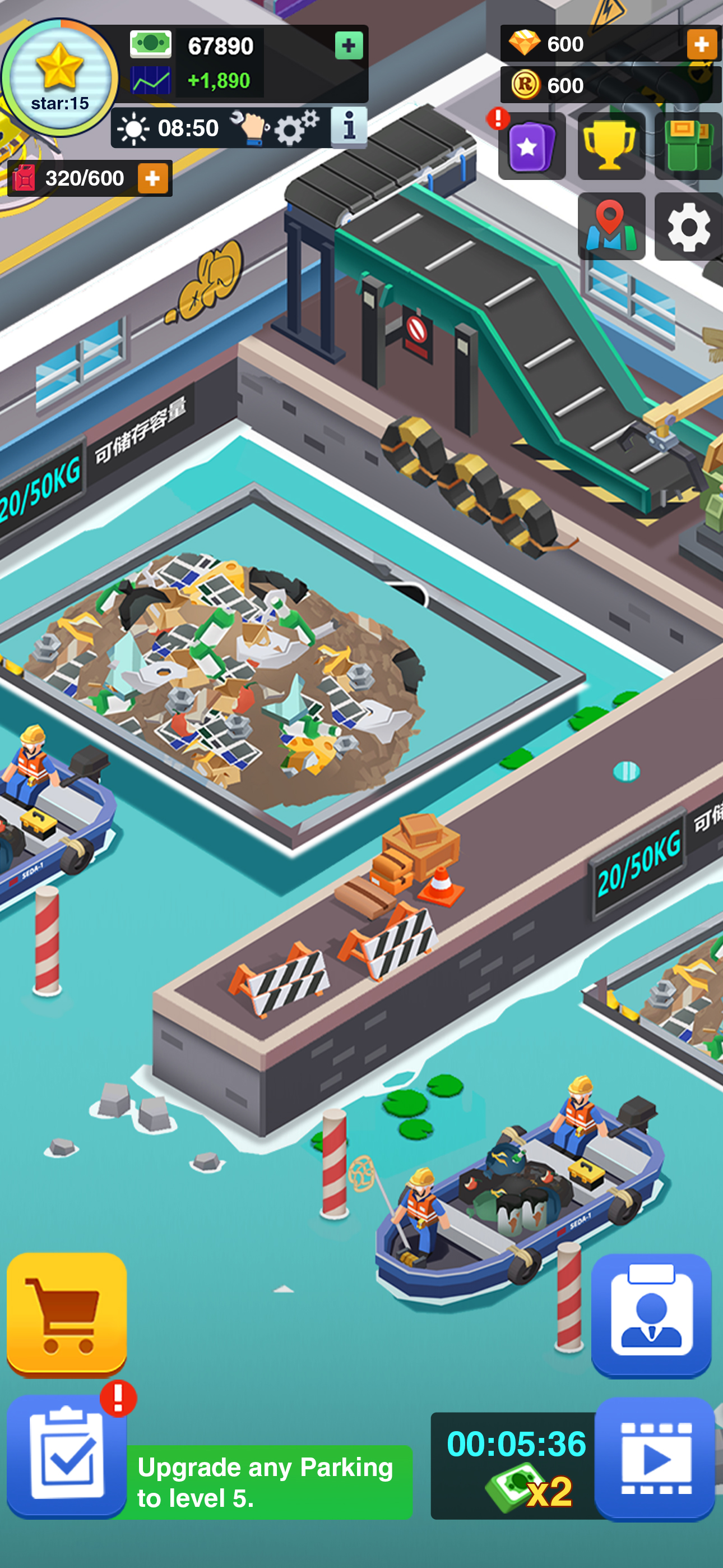Buy diamonds via the orange plus button
This screenshot has width=723, height=1568.
[703, 44]
